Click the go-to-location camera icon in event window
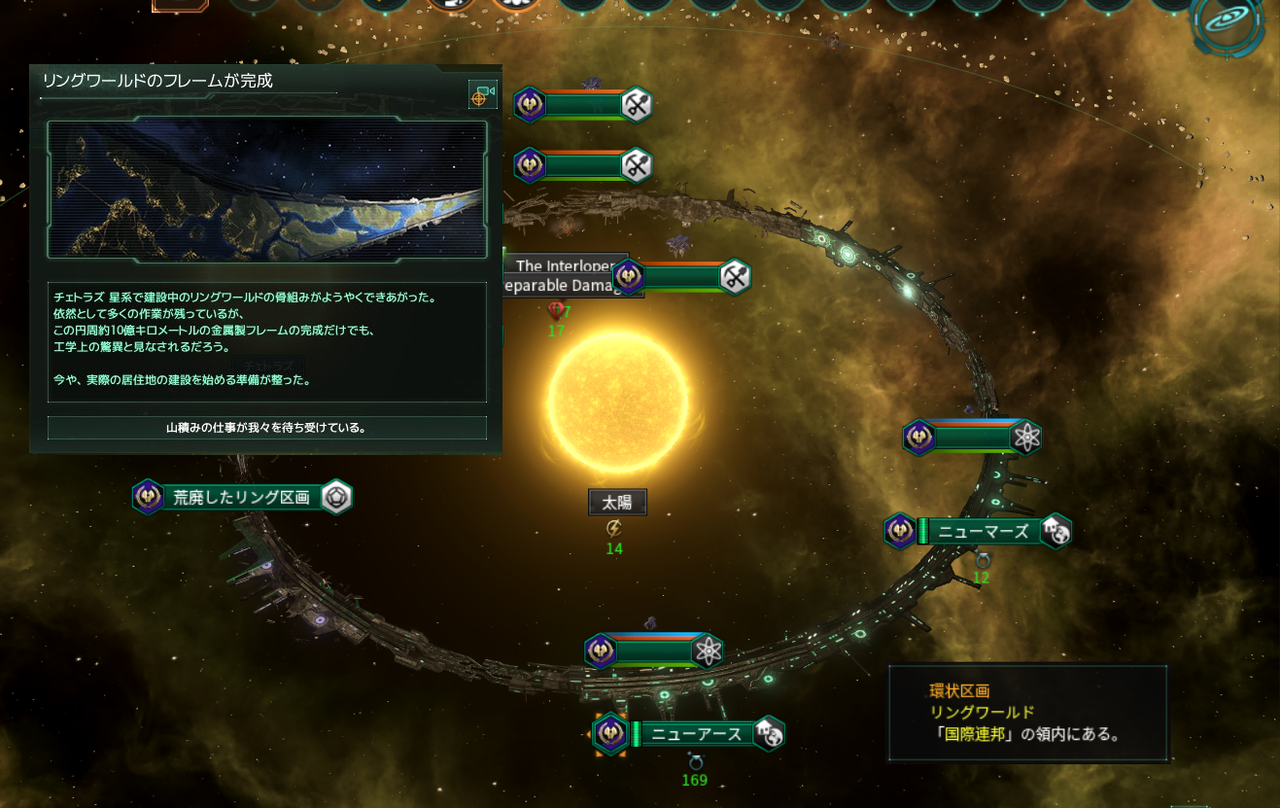The image size is (1280, 808). click(483, 95)
